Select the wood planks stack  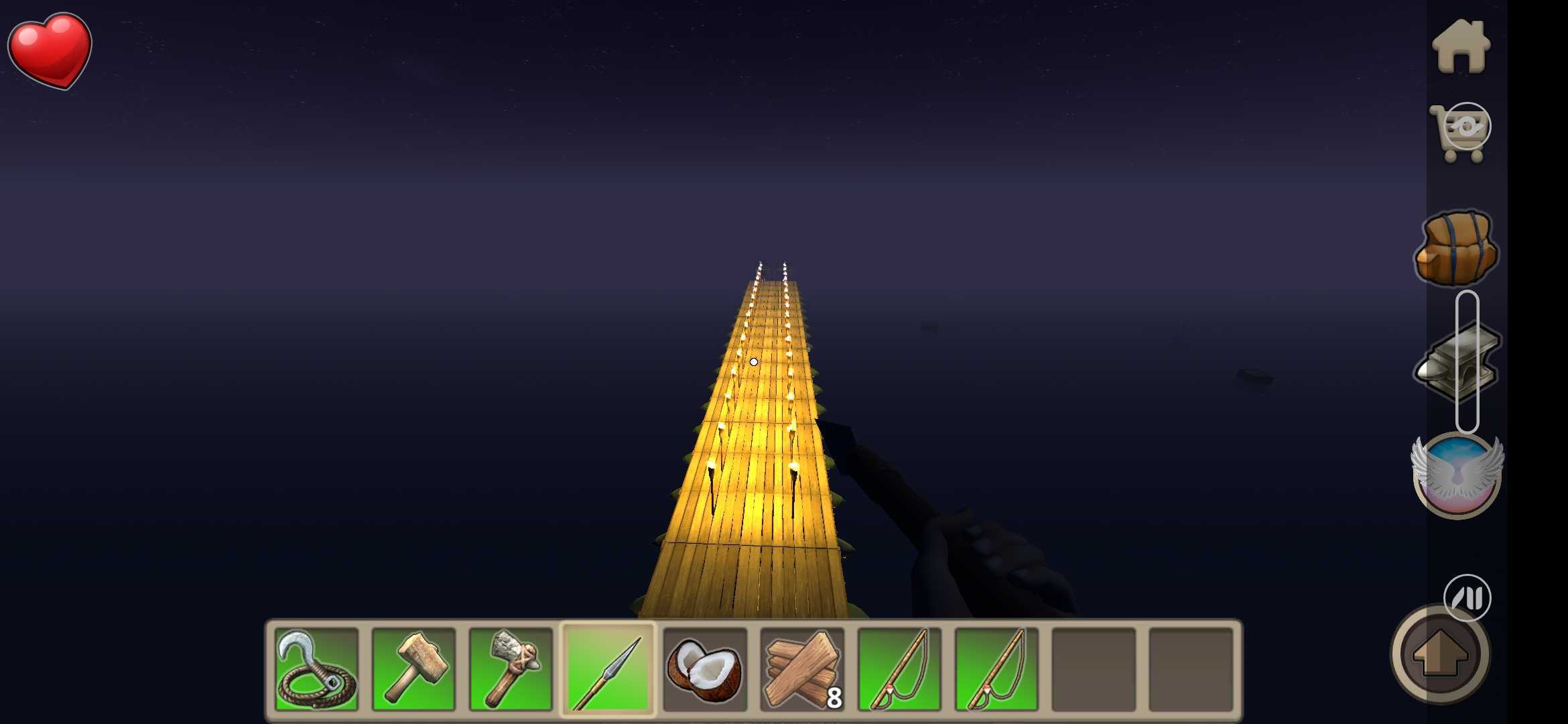[802, 669]
